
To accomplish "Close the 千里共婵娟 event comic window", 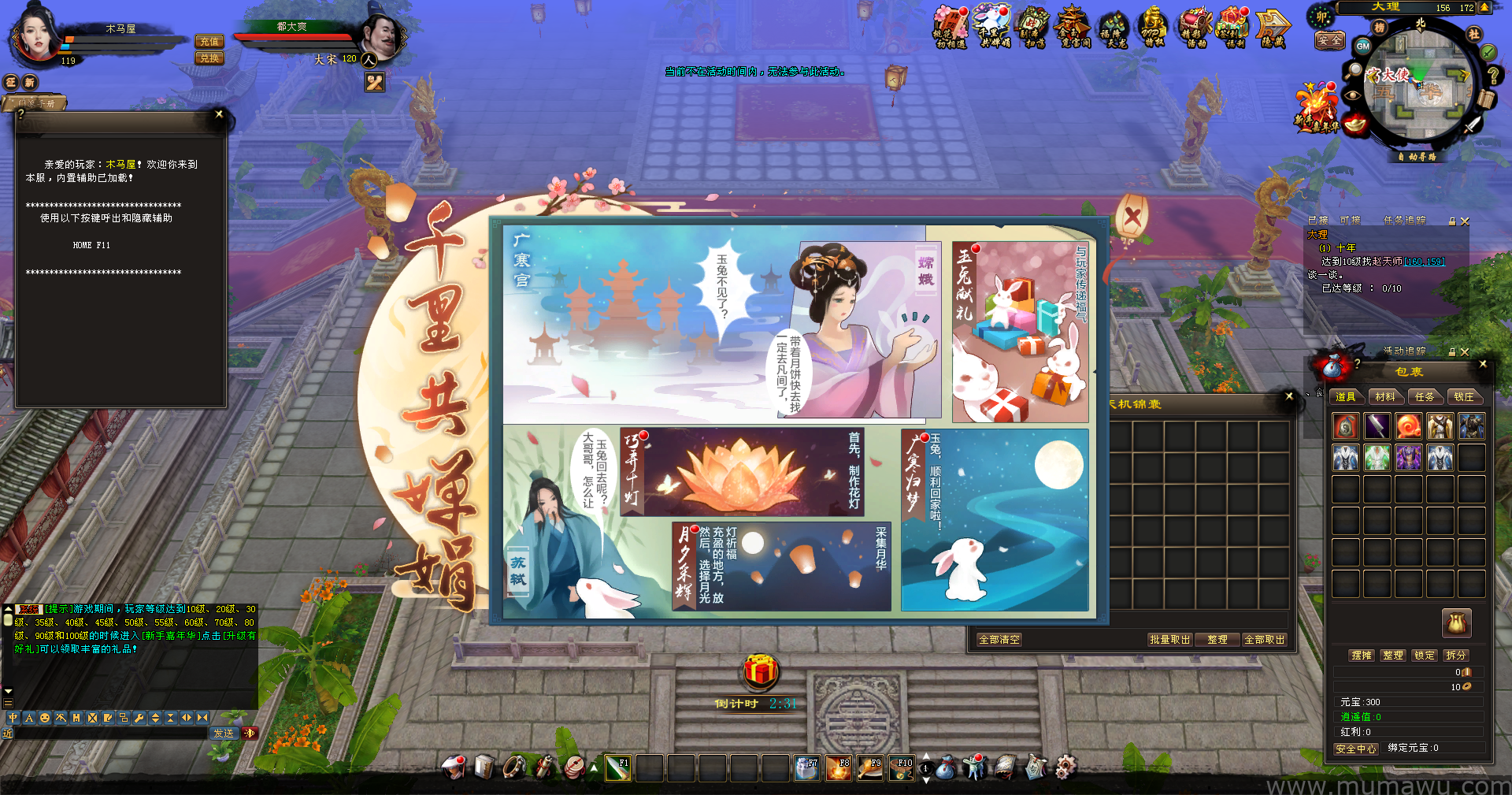I will pyautogui.click(x=1132, y=217).
